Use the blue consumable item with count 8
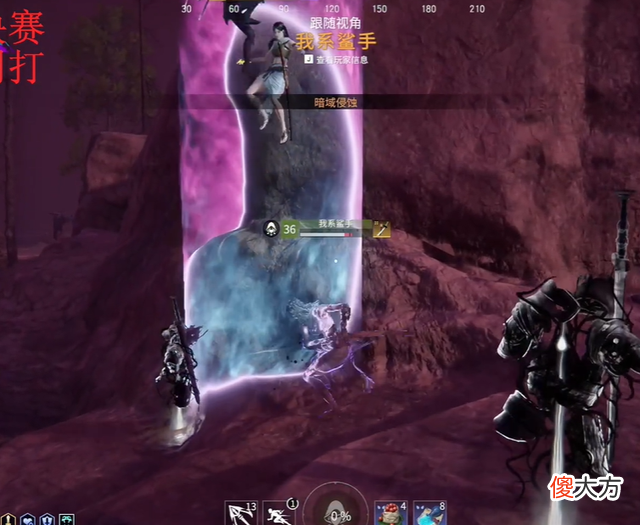The height and width of the screenshot is (525, 640). click(429, 512)
